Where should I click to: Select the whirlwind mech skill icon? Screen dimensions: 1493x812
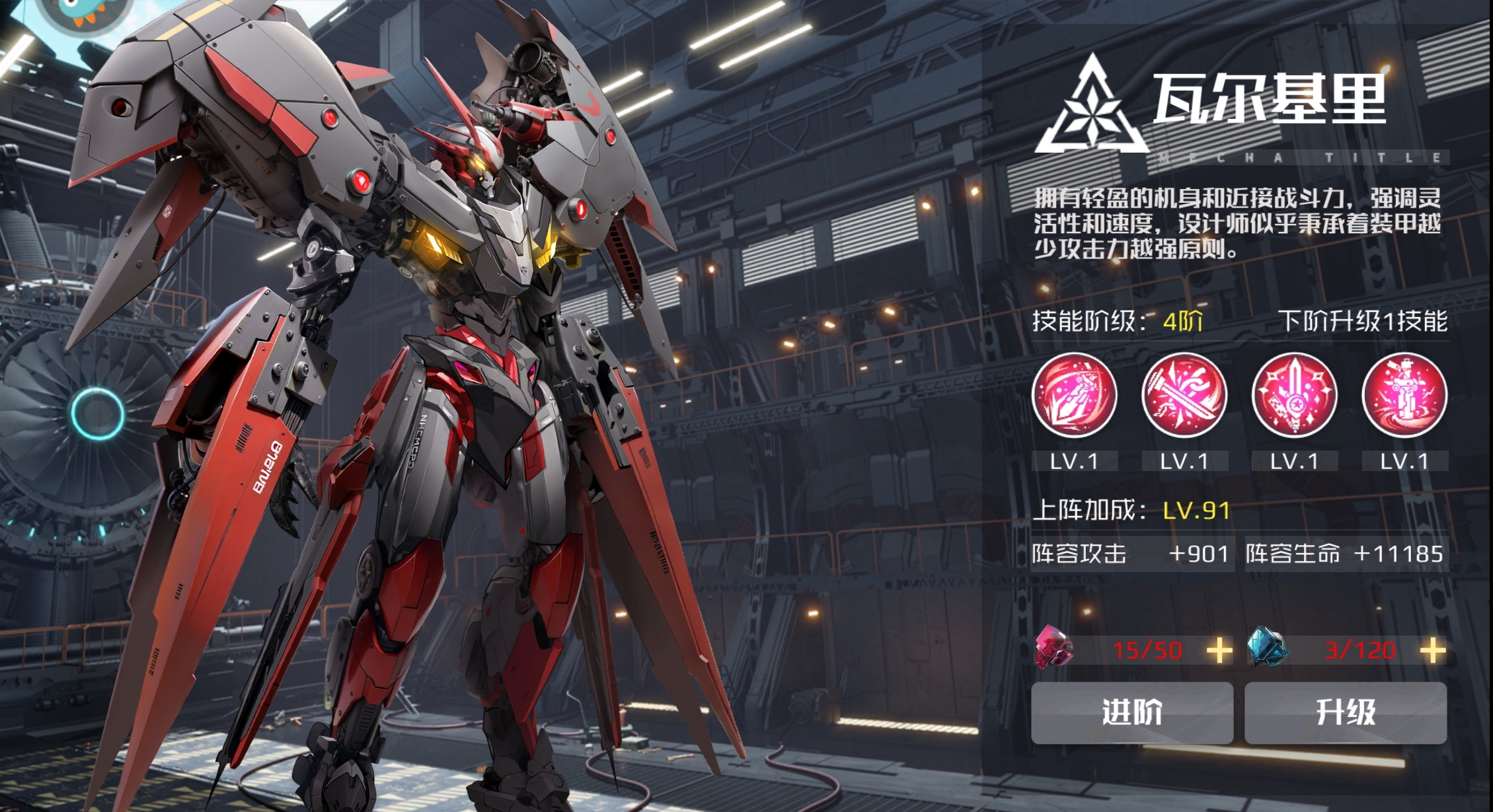pyautogui.click(x=1404, y=395)
